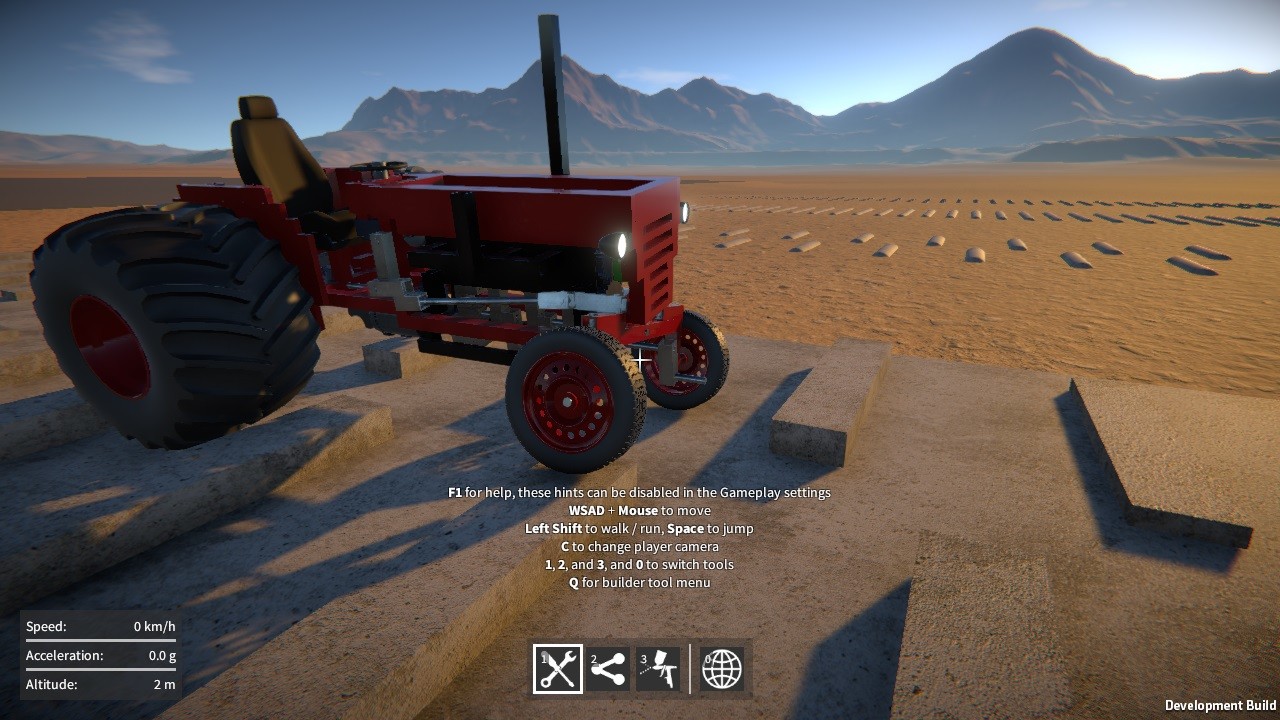This screenshot has width=1280, height=720.
Task: Select the part connection tool in slot 2
Action: coord(610,668)
